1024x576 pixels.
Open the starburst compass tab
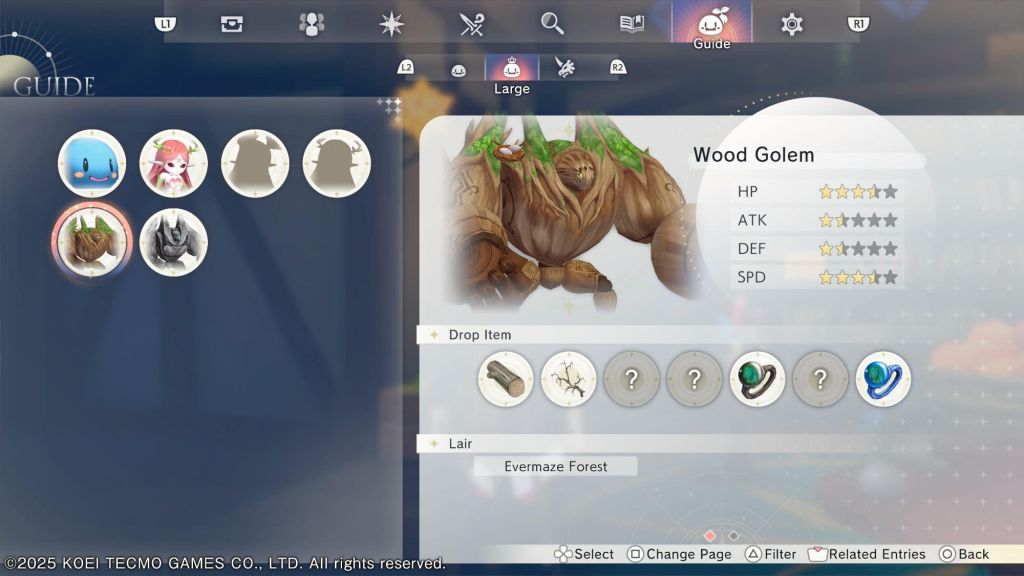pyautogui.click(x=392, y=24)
